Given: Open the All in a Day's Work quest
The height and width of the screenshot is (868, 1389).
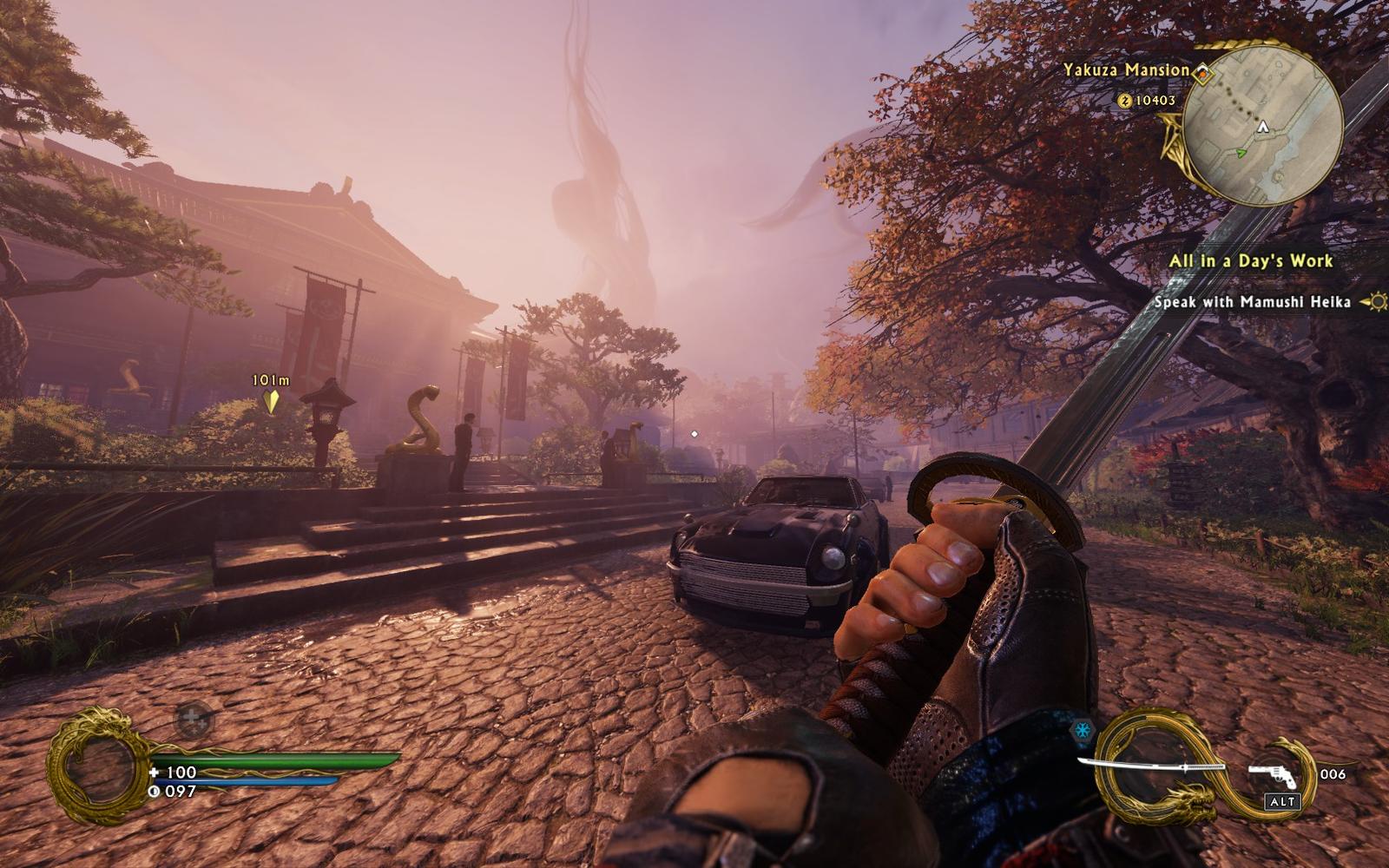Looking at the screenshot, I should [x=1250, y=261].
